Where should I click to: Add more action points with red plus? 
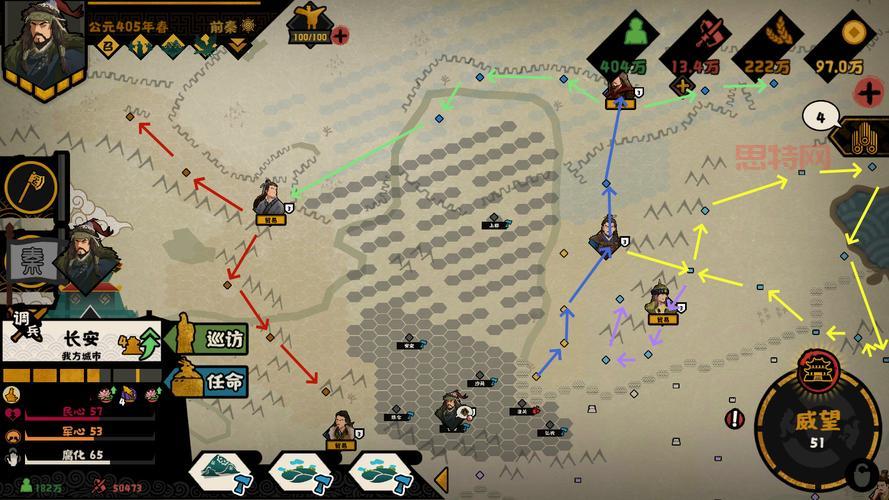(x=341, y=36)
